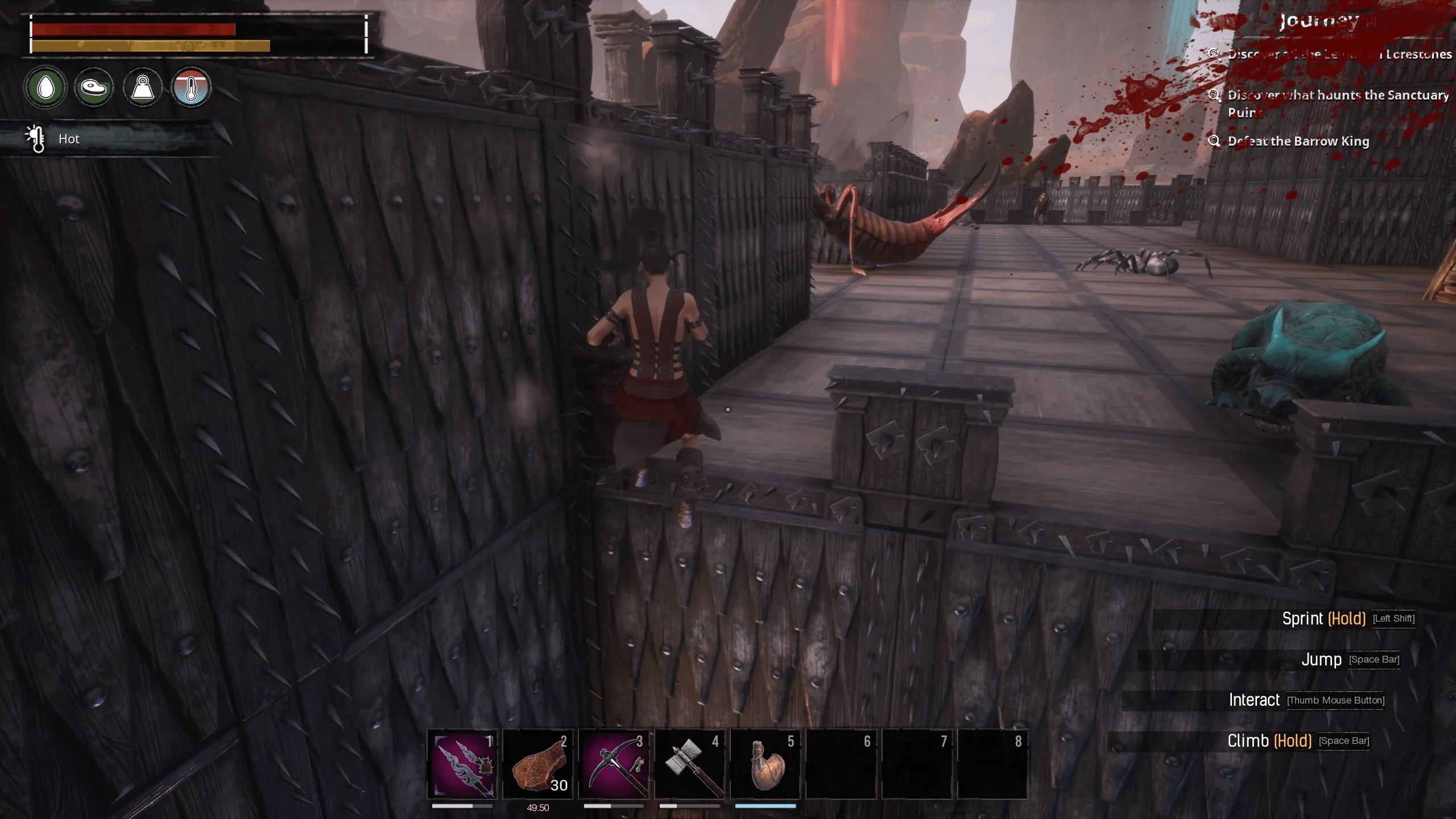Use the waterskin in hotbar slot 5

click(x=766, y=764)
